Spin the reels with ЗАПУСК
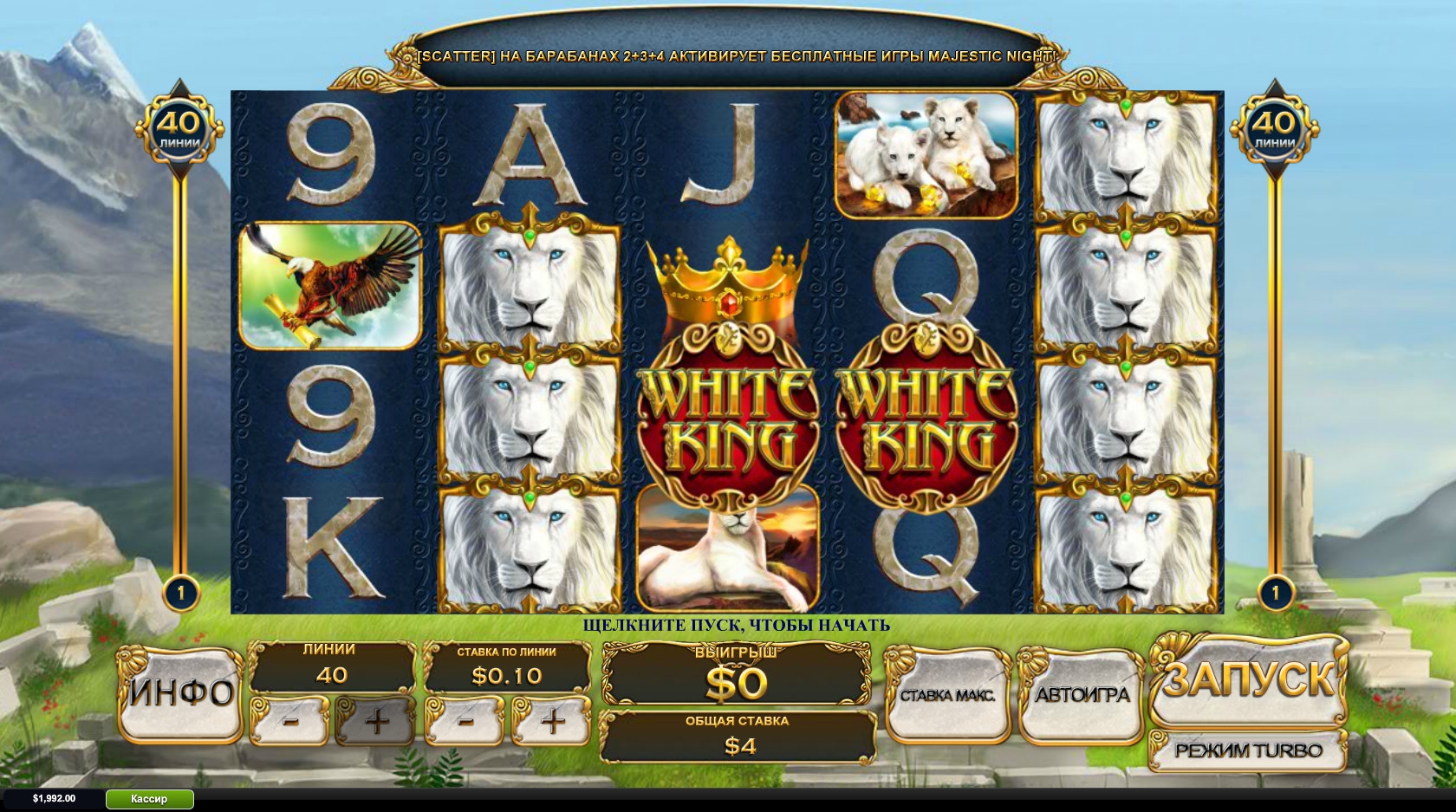 click(1247, 679)
